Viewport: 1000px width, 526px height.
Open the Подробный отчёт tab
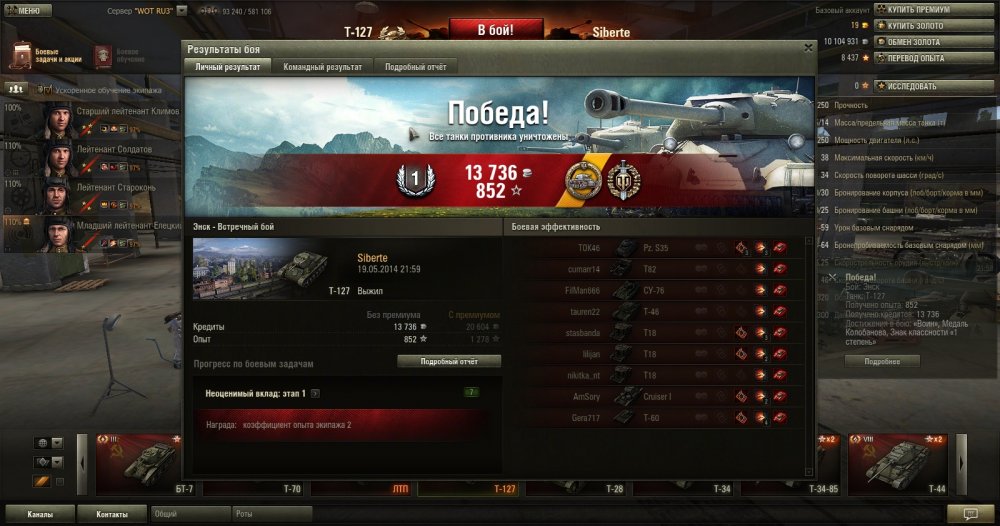point(416,66)
